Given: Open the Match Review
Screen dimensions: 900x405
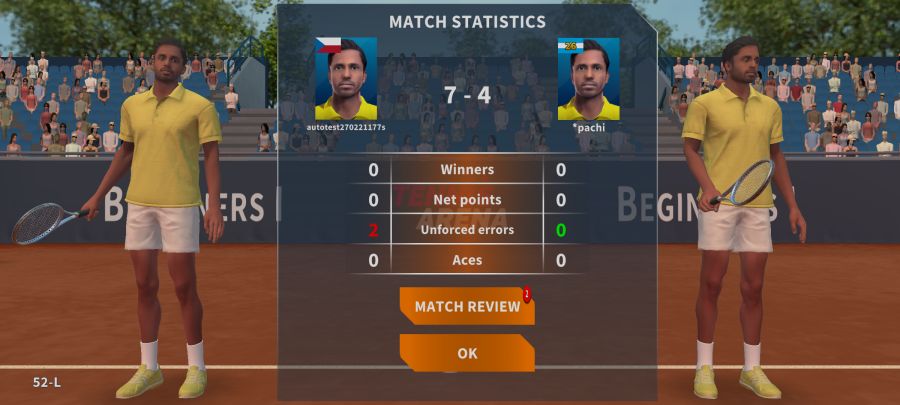Looking at the screenshot, I should (x=466, y=306).
